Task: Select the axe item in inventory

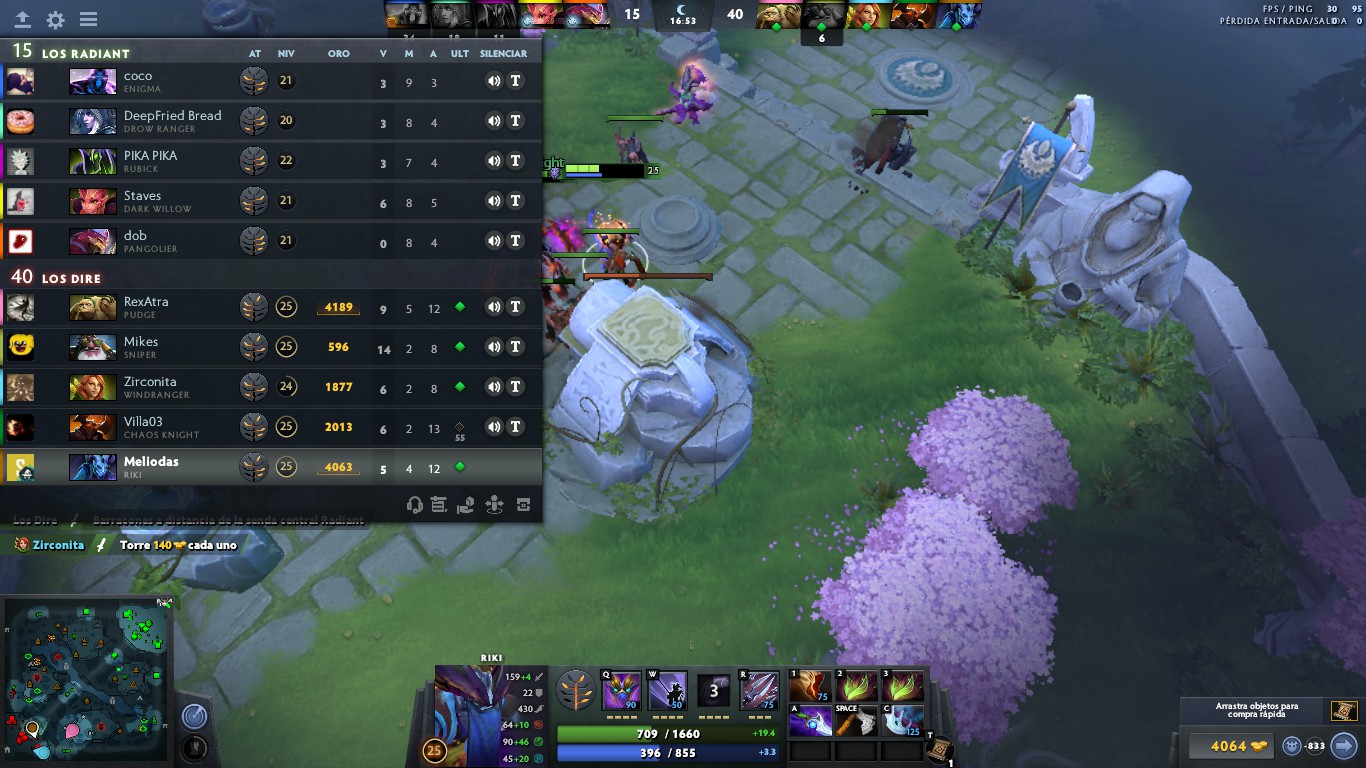Action: click(856, 720)
